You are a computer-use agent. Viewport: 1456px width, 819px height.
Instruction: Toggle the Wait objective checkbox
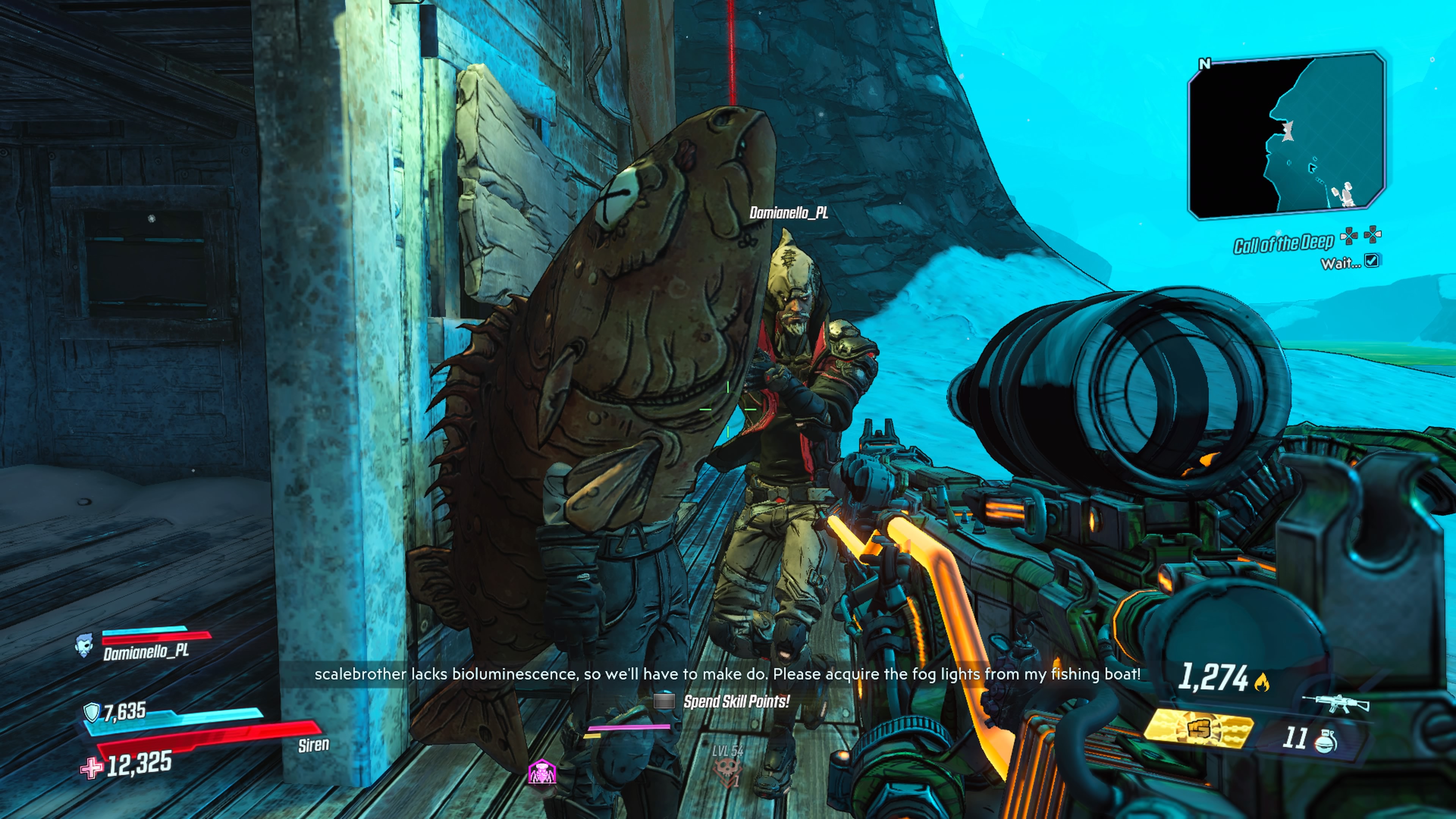[1371, 260]
